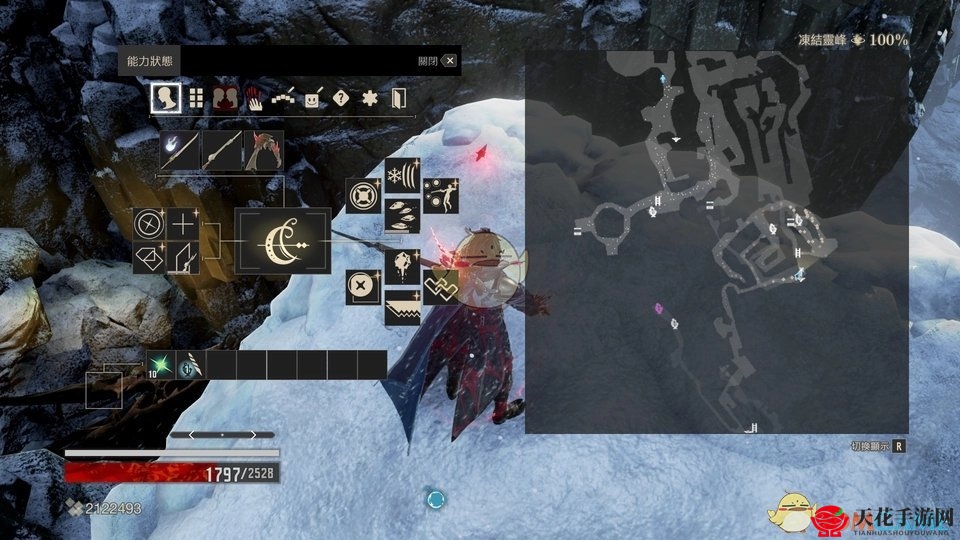Select the door exit tab
The height and width of the screenshot is (540, 960).
(398, 99)
